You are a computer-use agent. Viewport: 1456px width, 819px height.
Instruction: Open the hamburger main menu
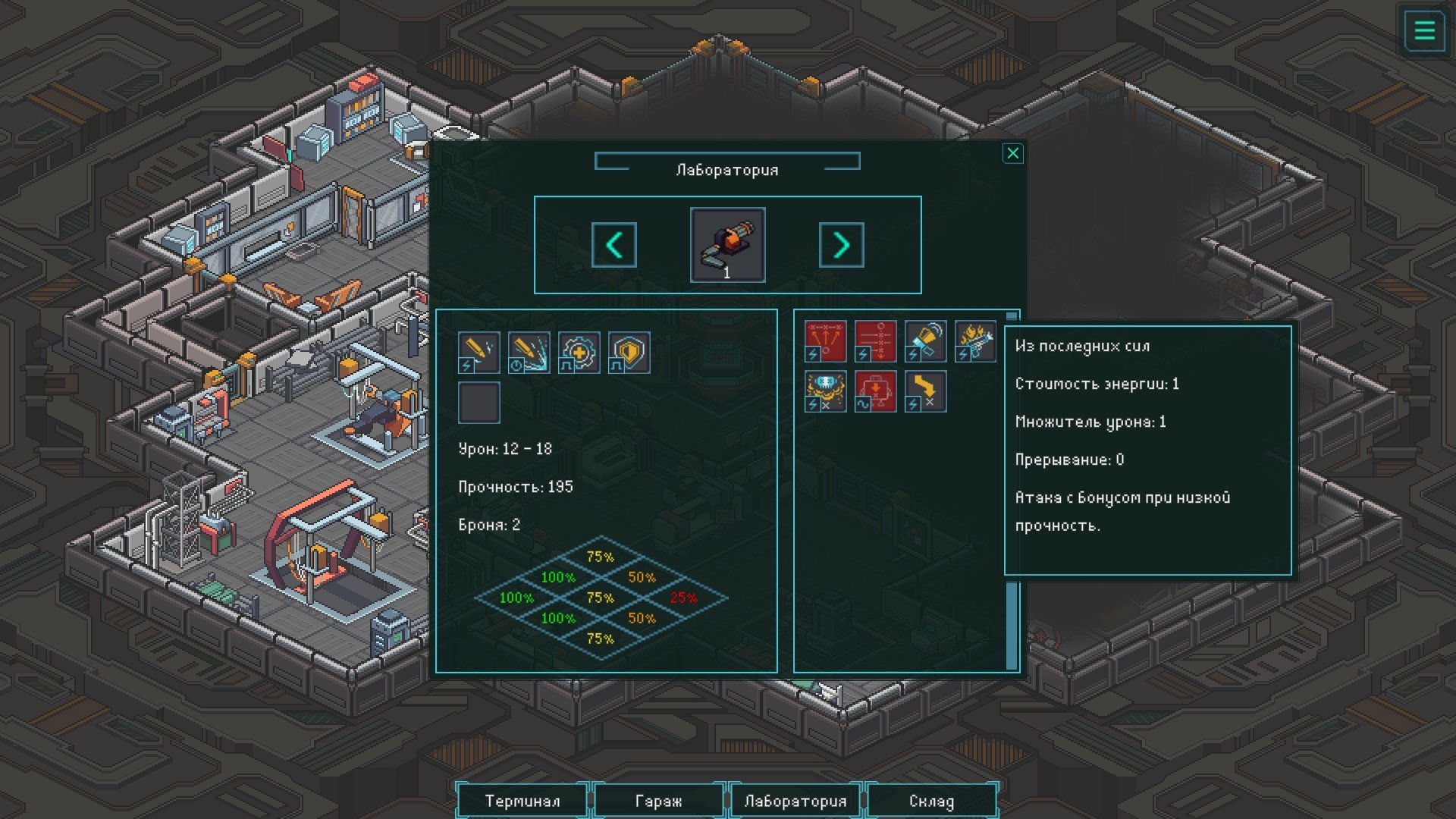click(x=1424, y=31)
